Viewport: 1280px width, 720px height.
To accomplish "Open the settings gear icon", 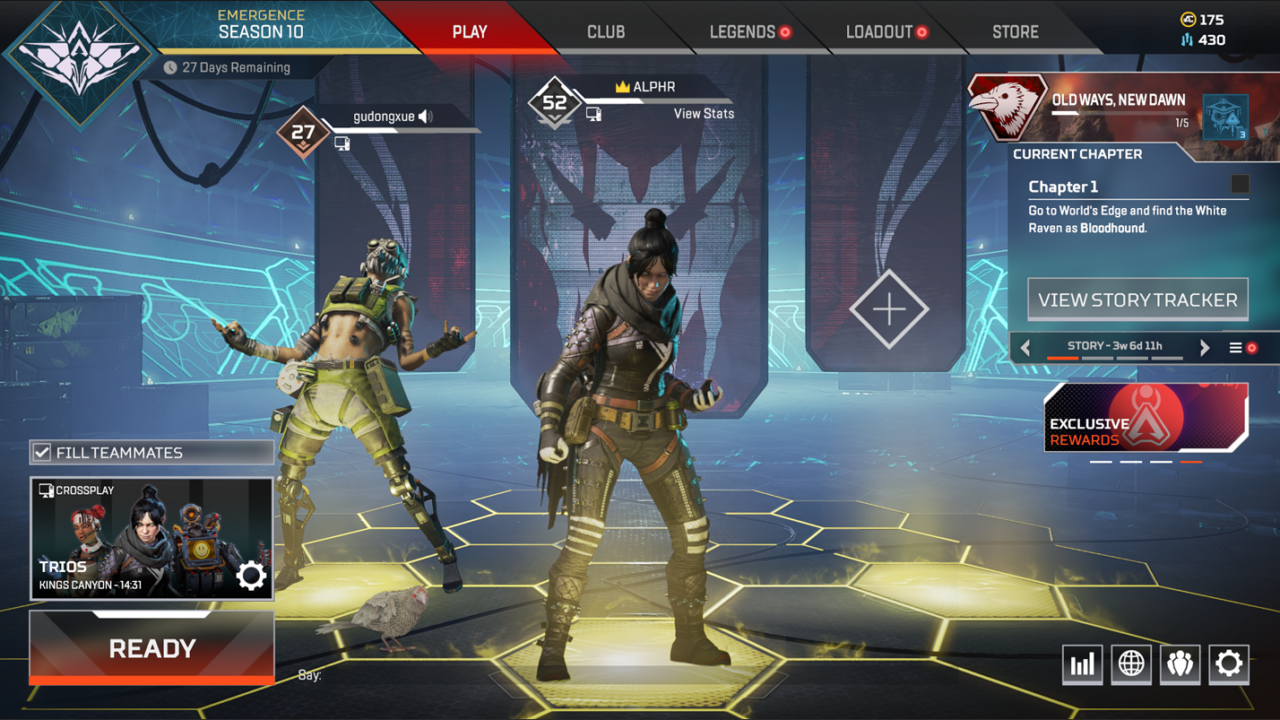I will point(1229,663).
